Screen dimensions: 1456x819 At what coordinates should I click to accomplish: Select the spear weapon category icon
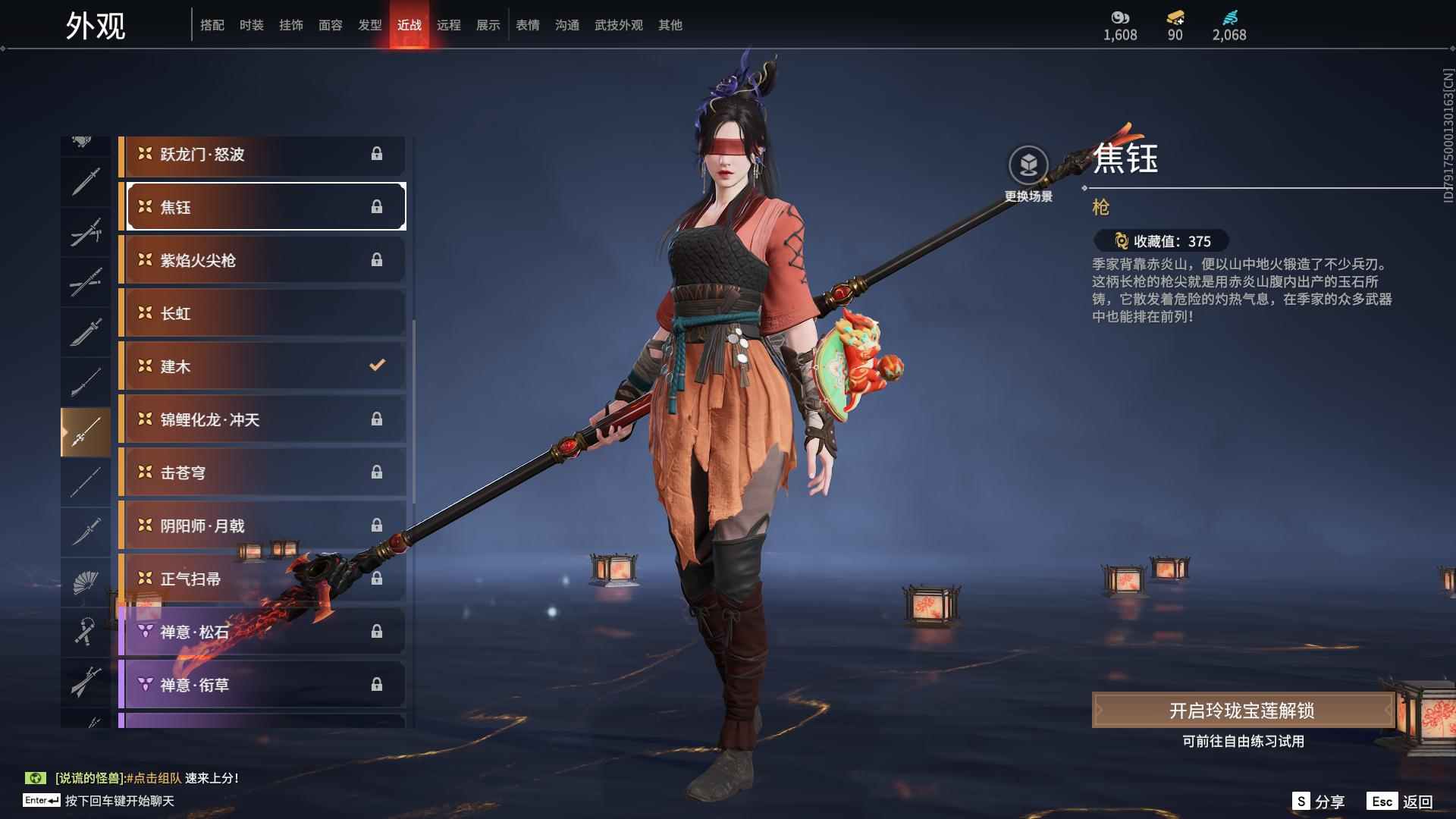tap(86, 431)
